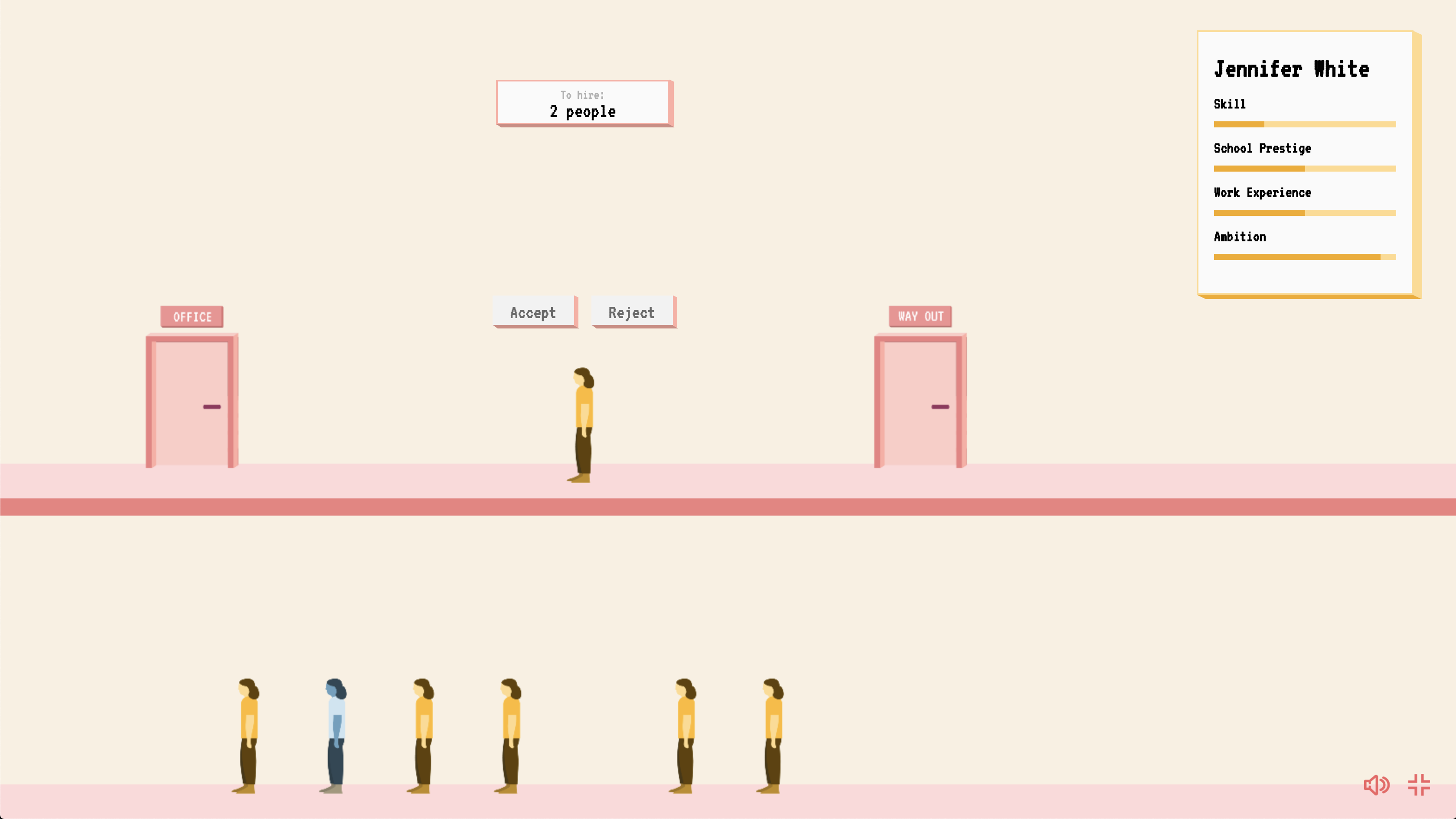Viewport: 1456px width, 819px height.
Task: Accept Jennifer White for the job
Action: [534, 312]
